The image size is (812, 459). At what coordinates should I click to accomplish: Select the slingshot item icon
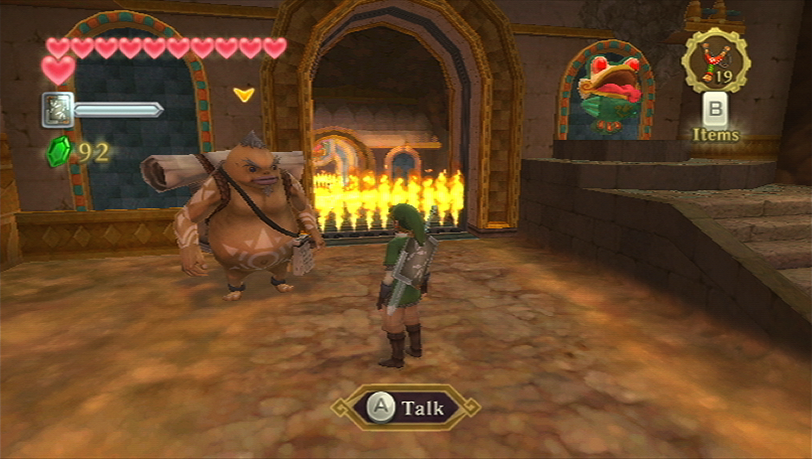[715, 60]
